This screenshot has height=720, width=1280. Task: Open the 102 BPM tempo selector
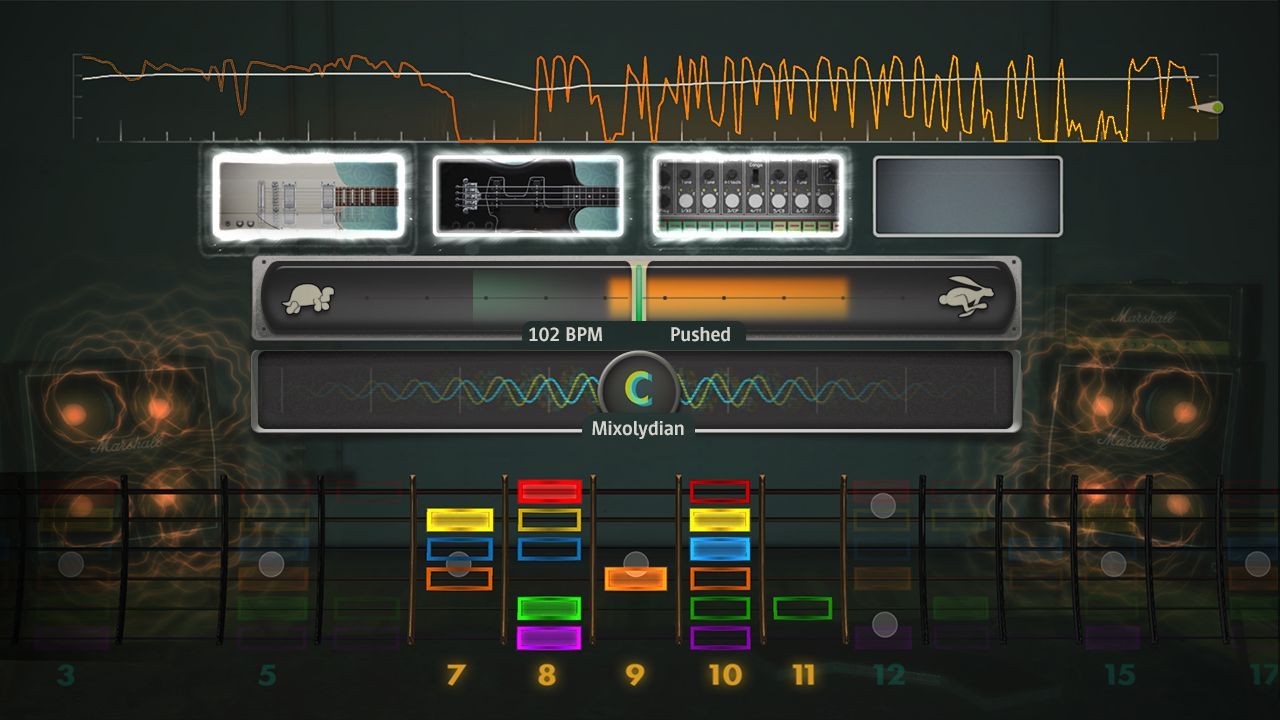click(x=565, y=335)
